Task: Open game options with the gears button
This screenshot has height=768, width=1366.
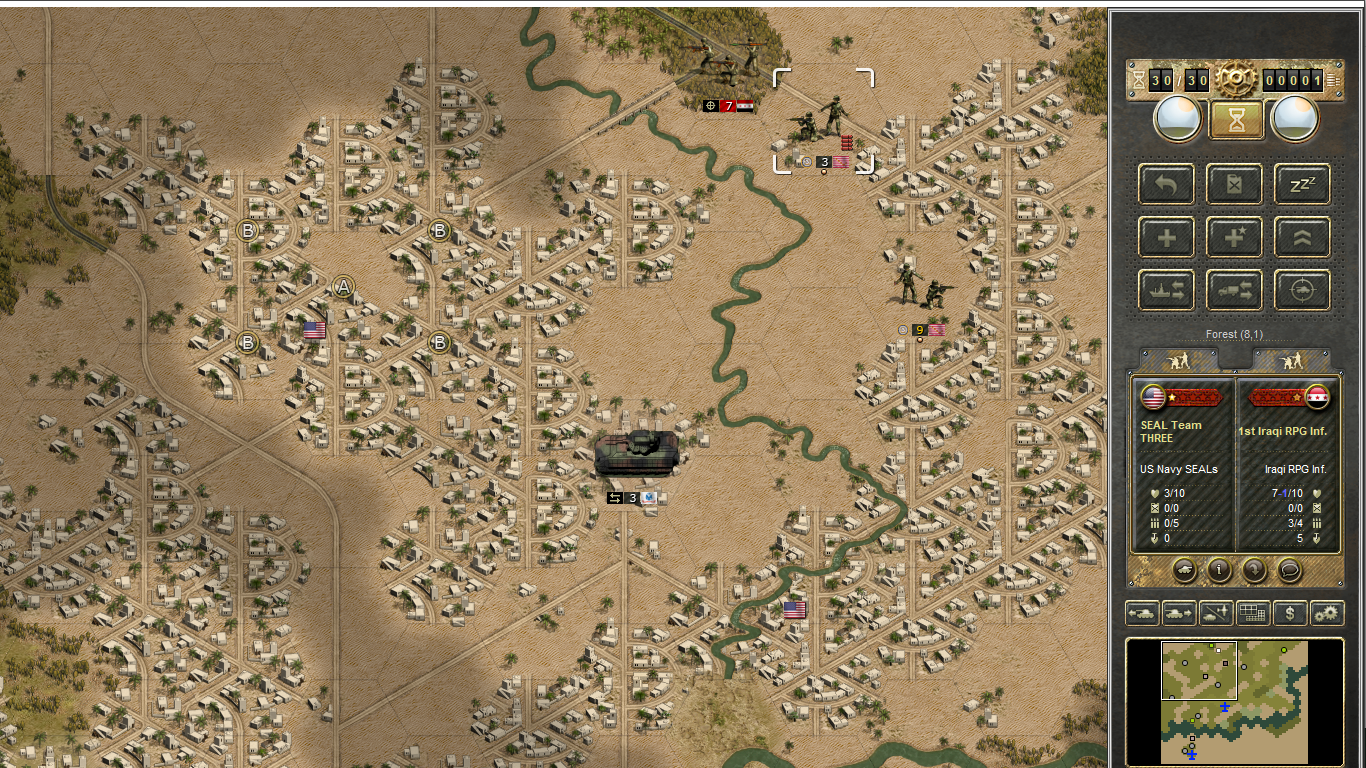Action: coord(1327,613)
